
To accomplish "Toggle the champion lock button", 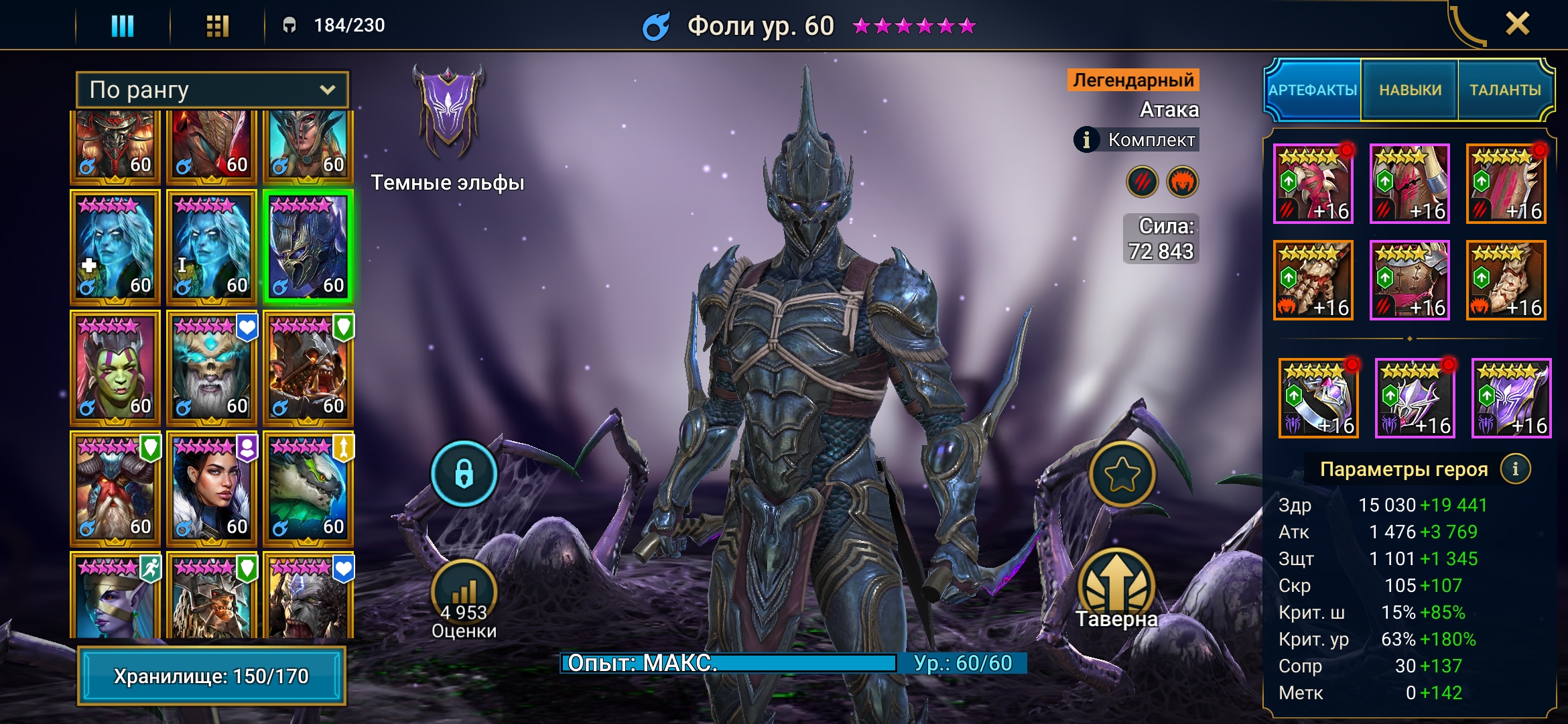I will [x=464, y=474].
